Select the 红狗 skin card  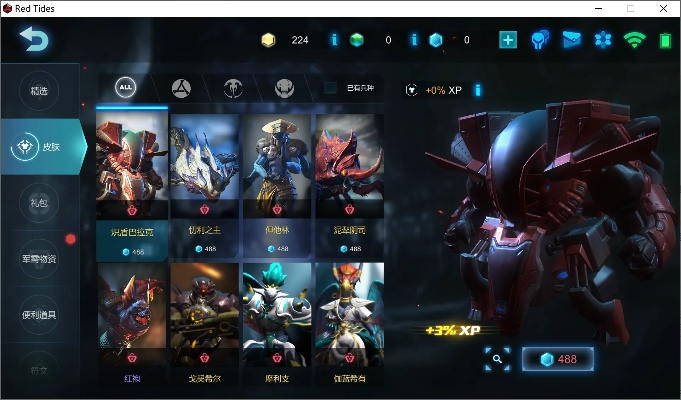point(132,325)
